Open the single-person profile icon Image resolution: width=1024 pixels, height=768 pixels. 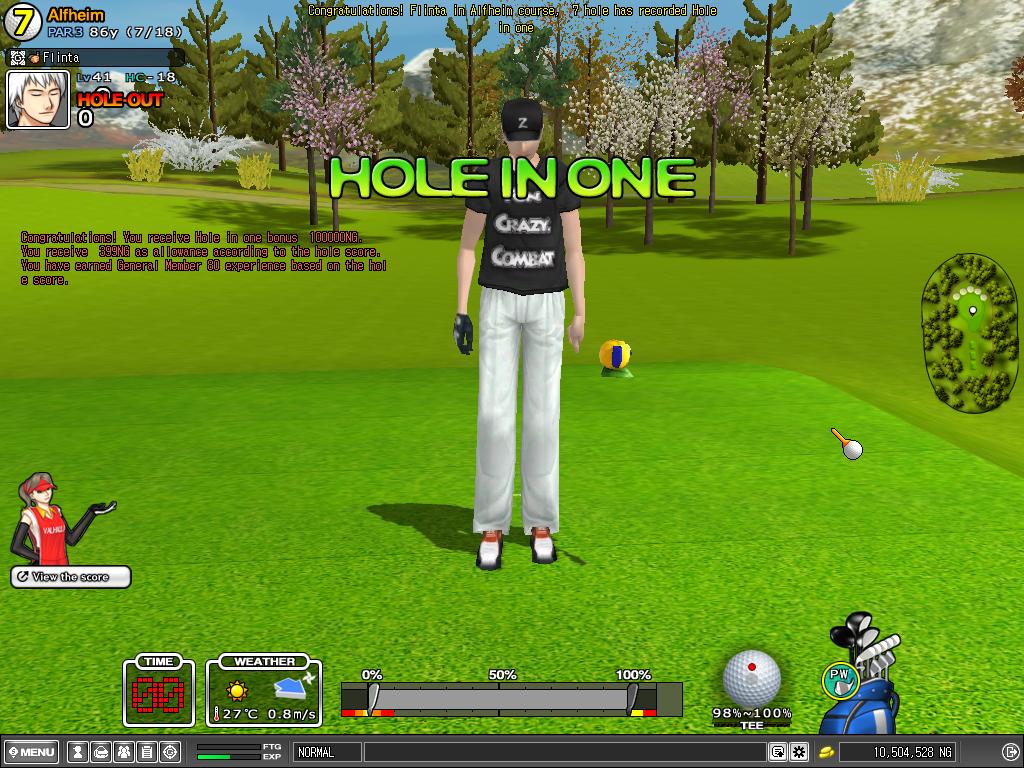[x=76, y=752]
